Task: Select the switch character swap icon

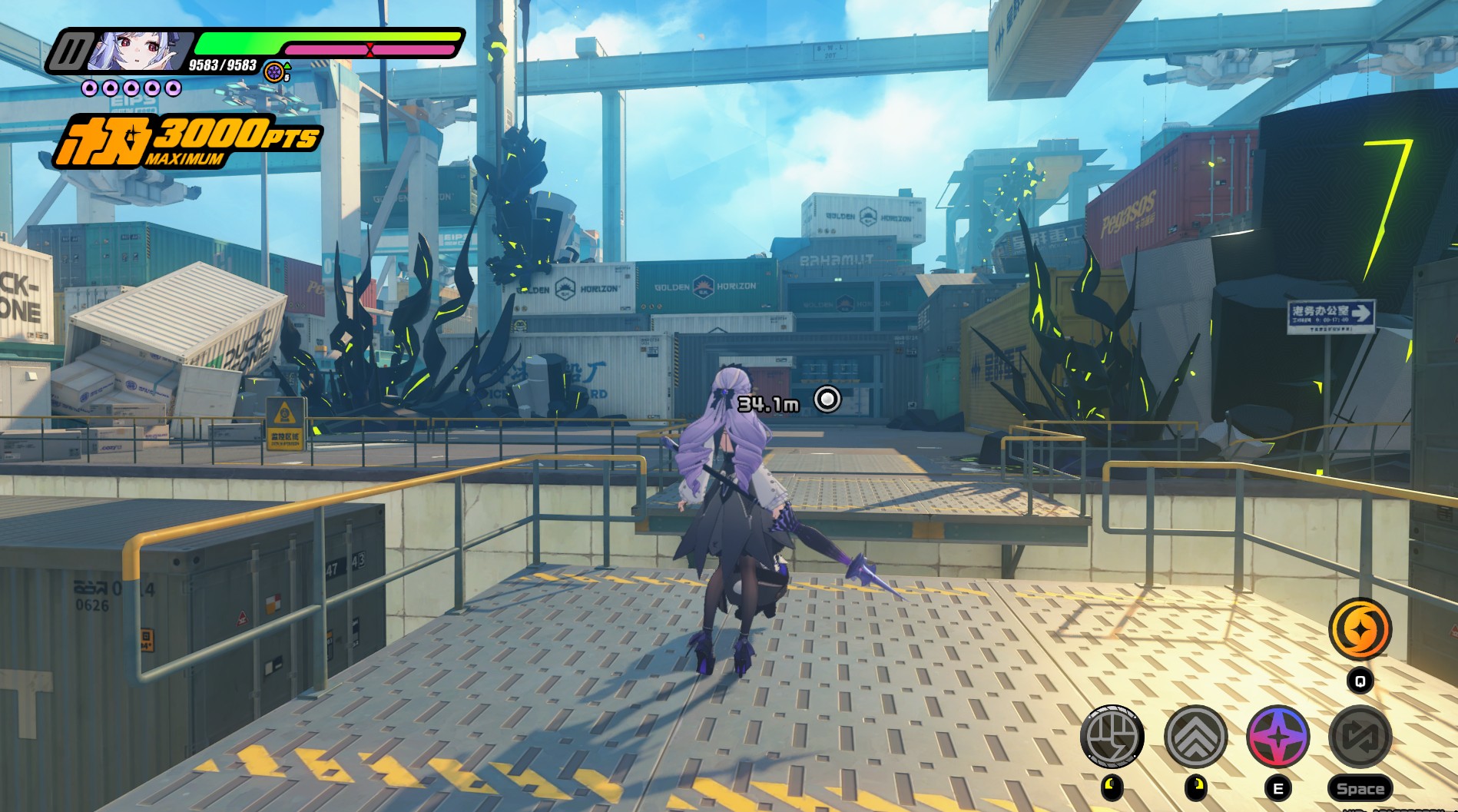Action: click(1360, 737)
